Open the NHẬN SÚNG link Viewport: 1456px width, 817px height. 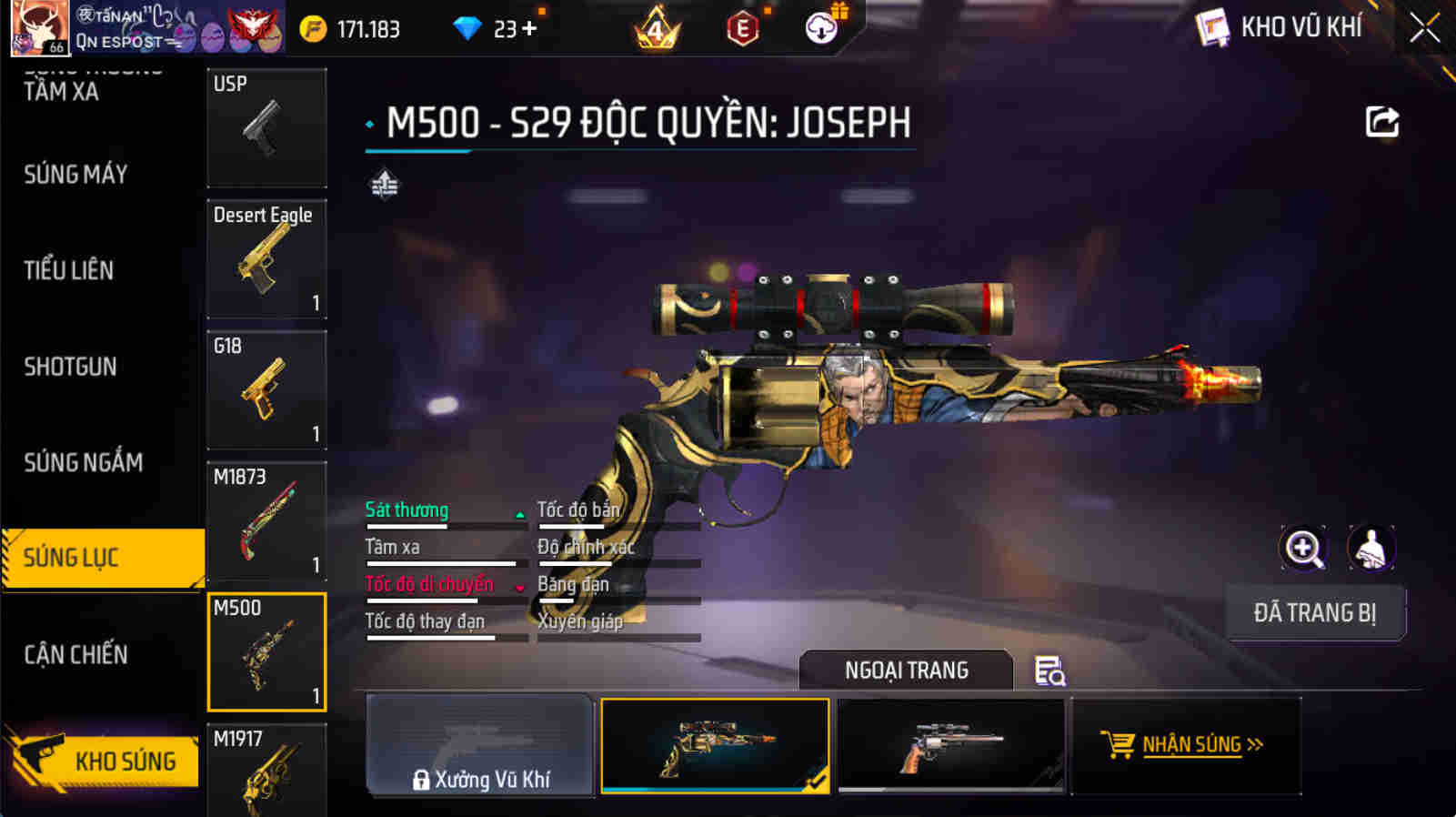pyautogui.click(x=1193, y=745)
